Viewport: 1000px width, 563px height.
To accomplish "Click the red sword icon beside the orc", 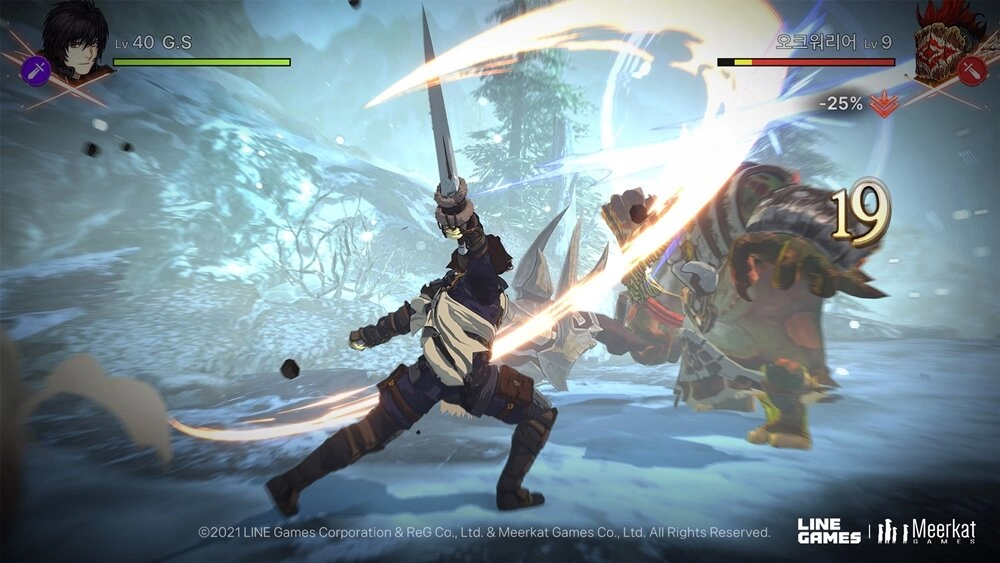I will tap(970, 69).
